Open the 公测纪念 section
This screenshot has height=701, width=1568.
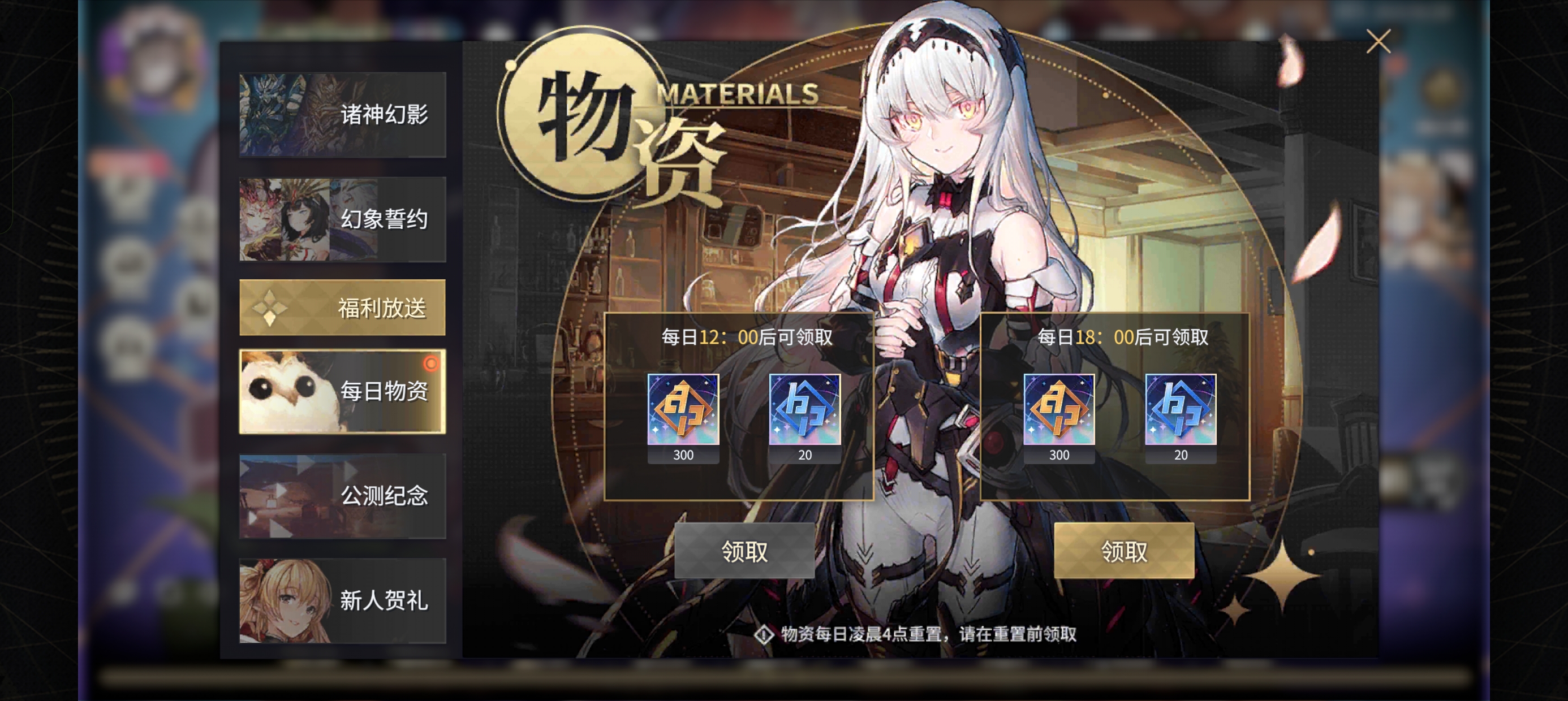[x=343, y=496]
